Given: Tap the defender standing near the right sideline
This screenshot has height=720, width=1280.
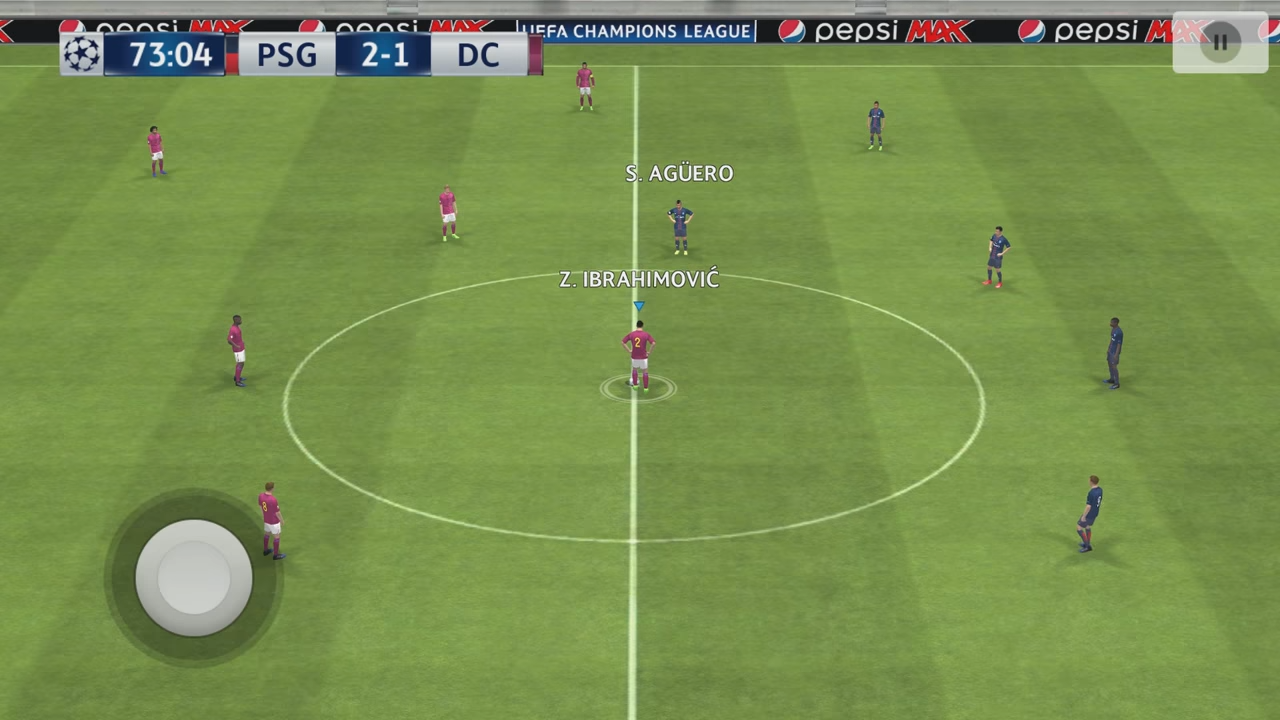Looking at the screenshot, I should pos(1112,350).
